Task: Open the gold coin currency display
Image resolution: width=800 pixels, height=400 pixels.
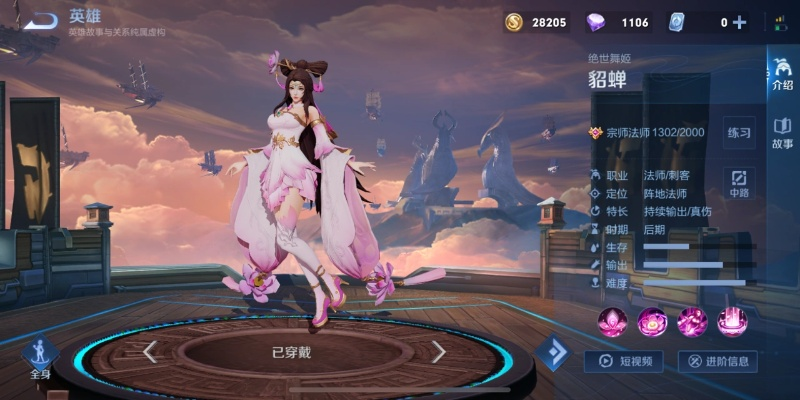Action: (x=537, y=22)
